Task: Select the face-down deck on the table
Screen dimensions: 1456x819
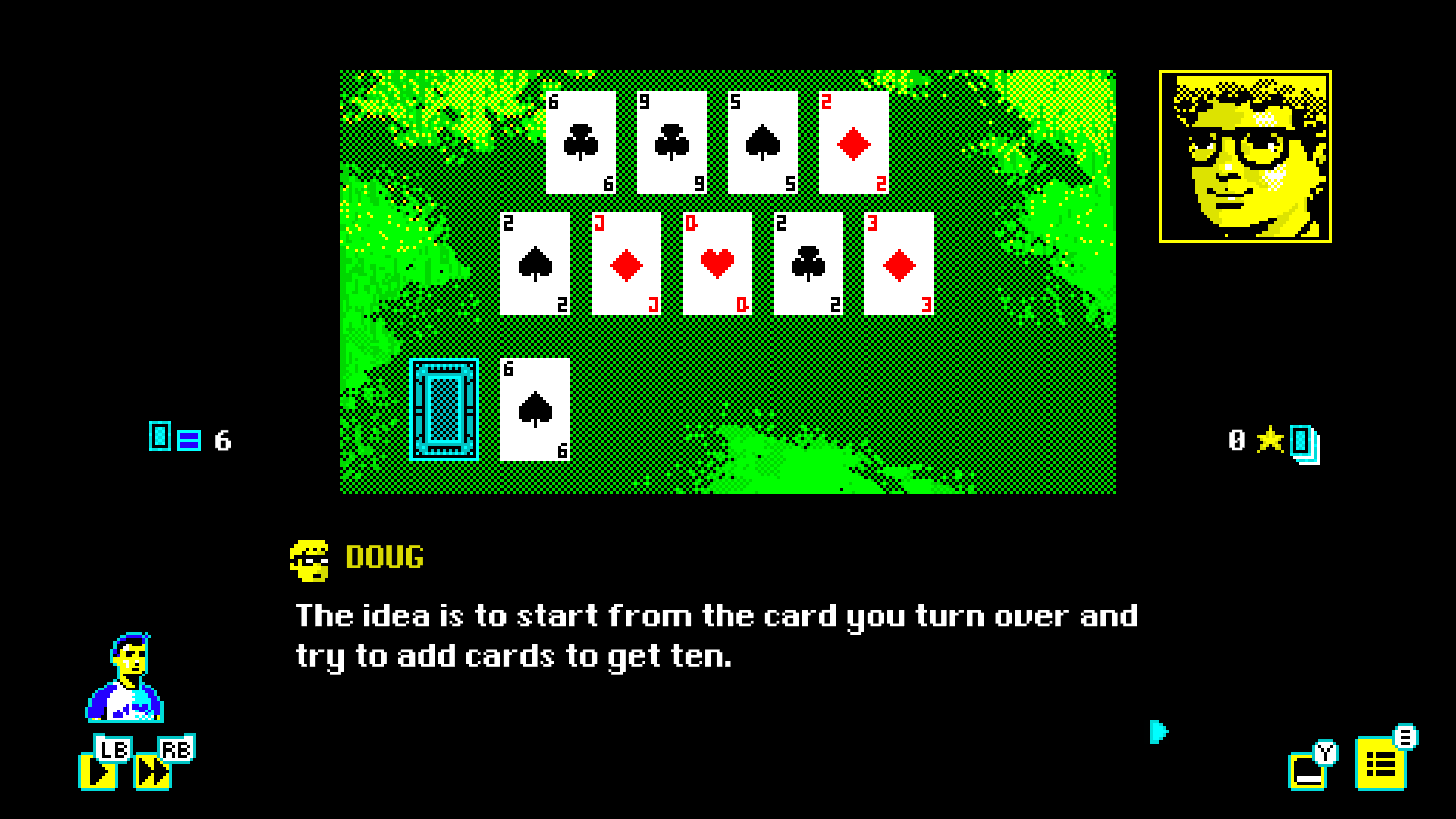Action: pos(444,409)
